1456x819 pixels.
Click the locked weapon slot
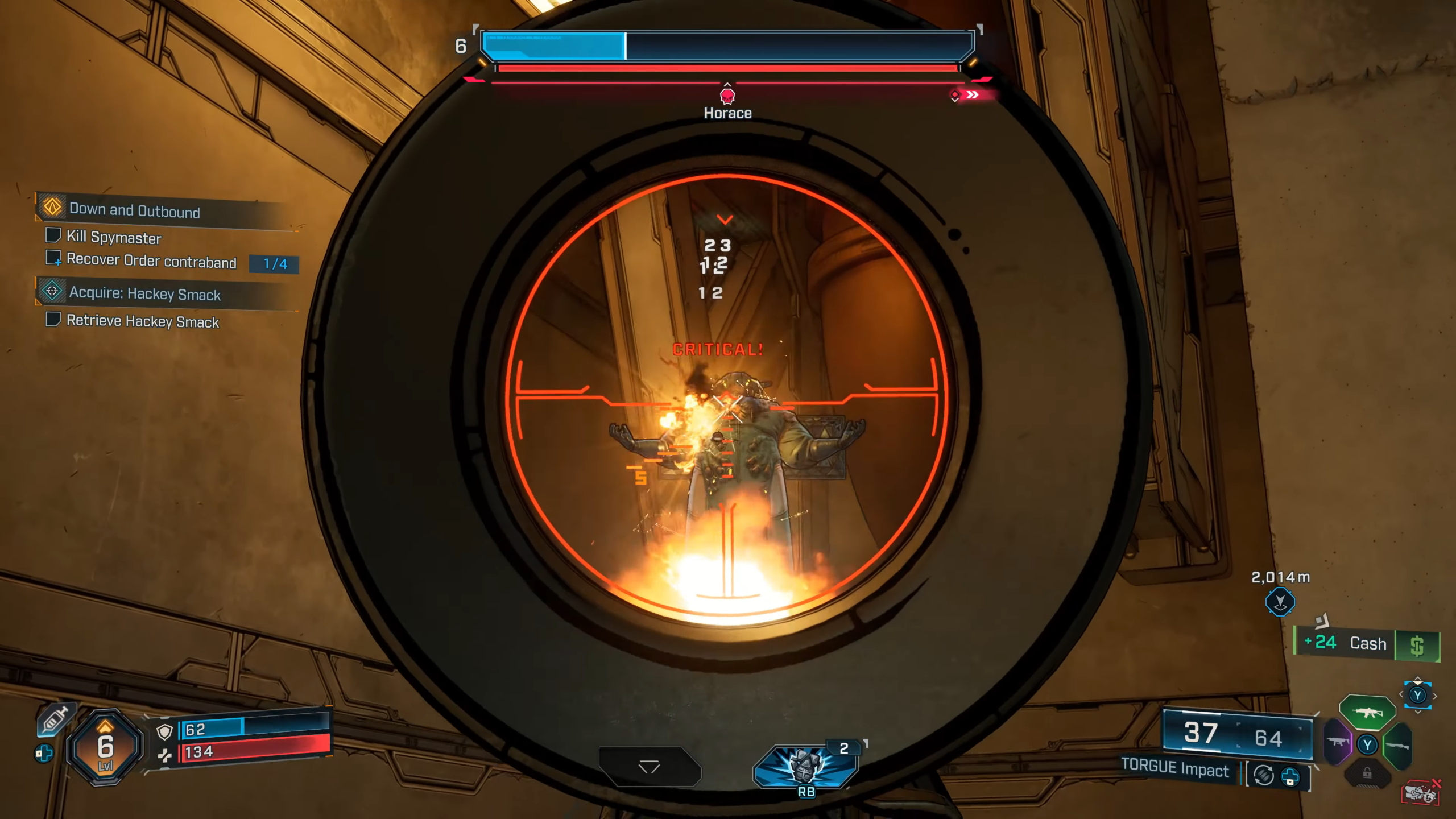pyautogui.click(x=1367, y=774)
